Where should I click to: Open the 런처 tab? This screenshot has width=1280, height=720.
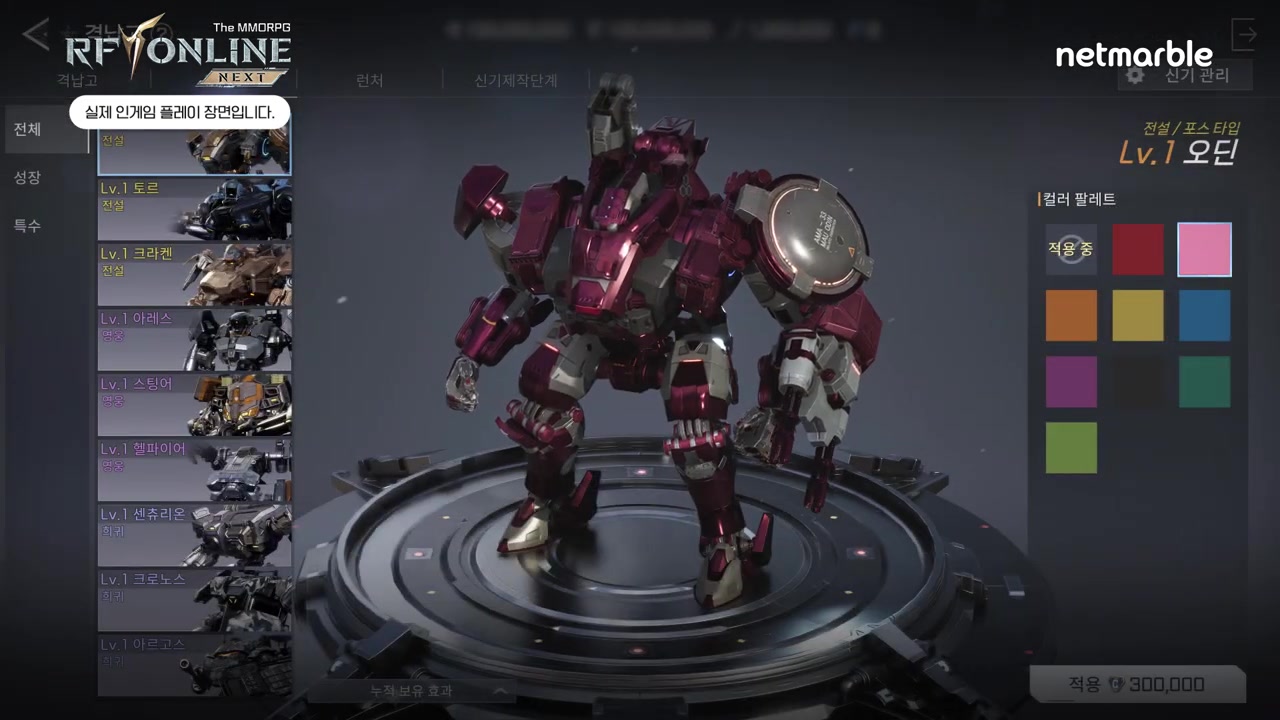click(369, 81)
